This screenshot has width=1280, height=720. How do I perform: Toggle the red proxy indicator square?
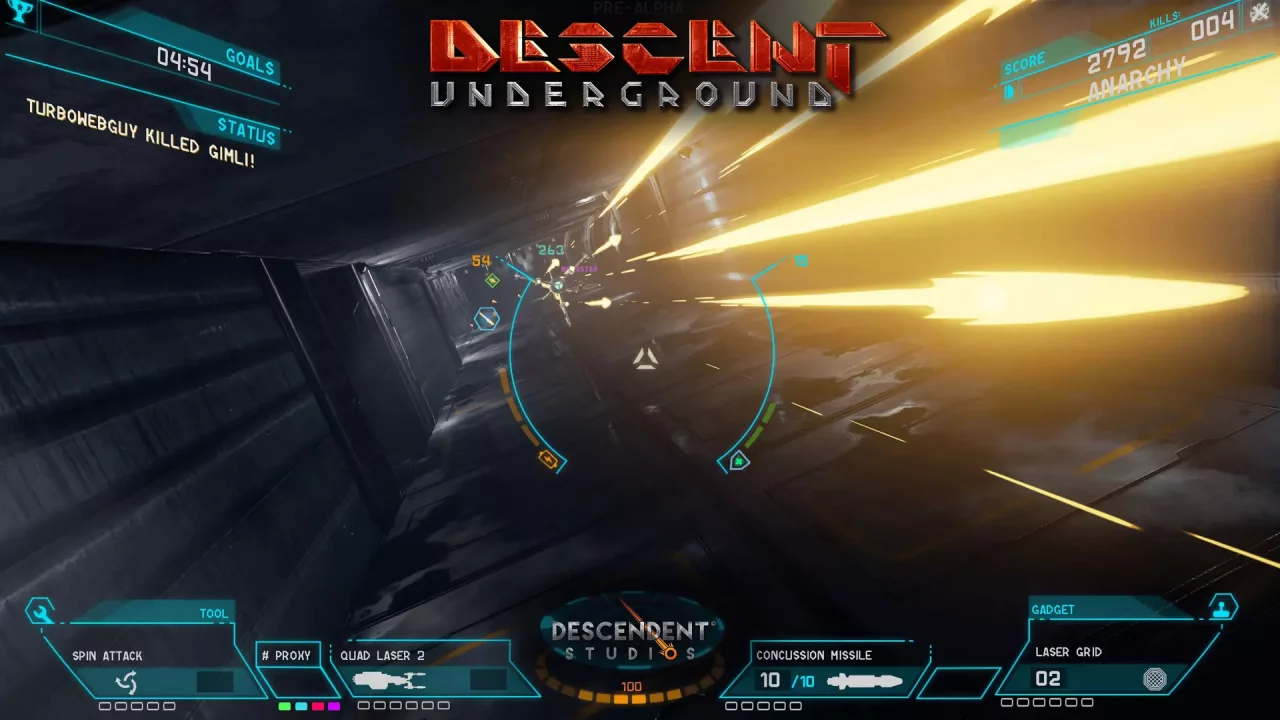coord(318,706)
